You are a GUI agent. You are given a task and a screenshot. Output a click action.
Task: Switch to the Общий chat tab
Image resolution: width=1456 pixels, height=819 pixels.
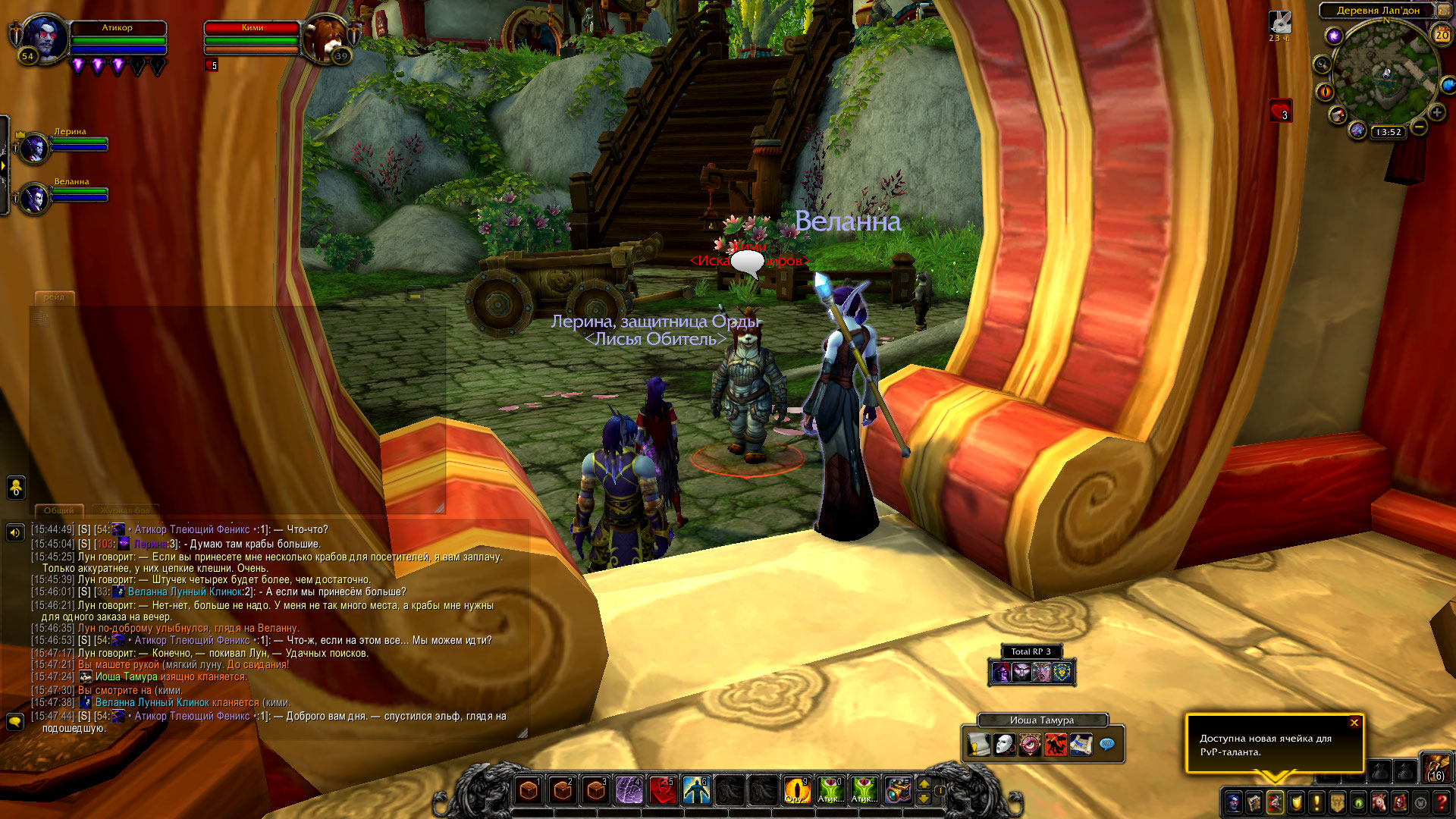[58, 510]
